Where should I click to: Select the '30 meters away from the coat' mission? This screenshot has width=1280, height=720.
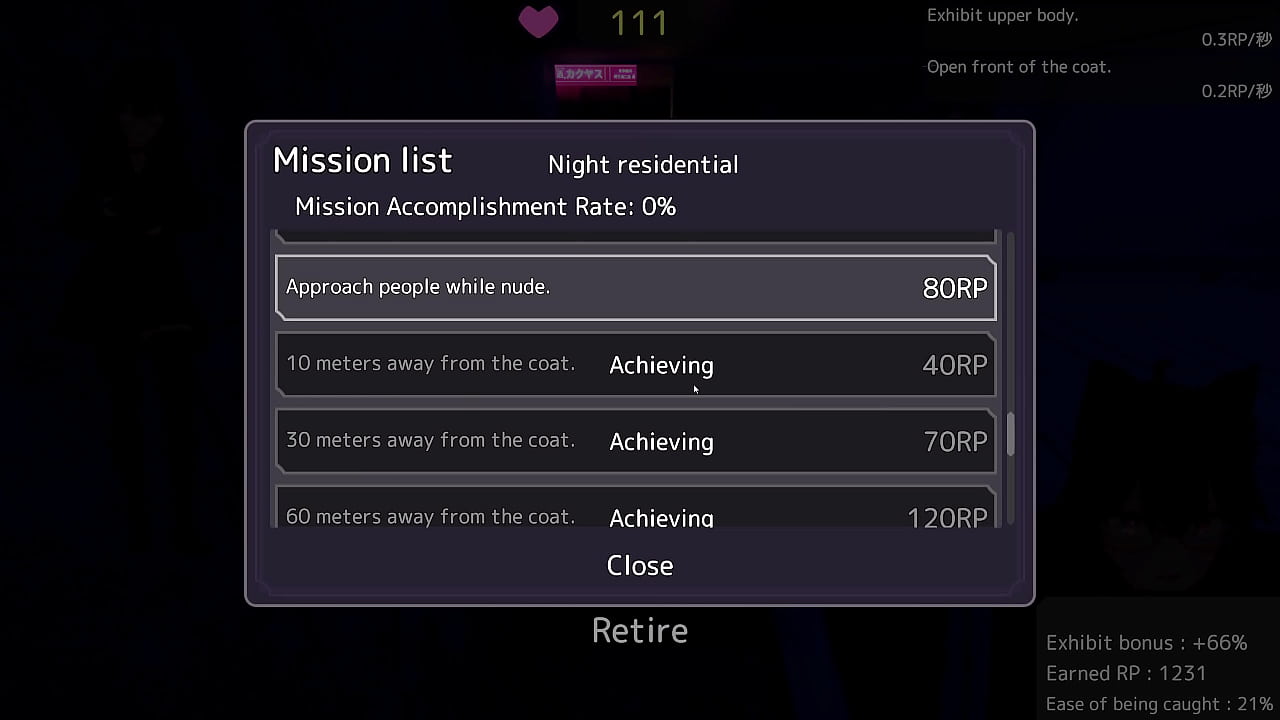(636, 441)
